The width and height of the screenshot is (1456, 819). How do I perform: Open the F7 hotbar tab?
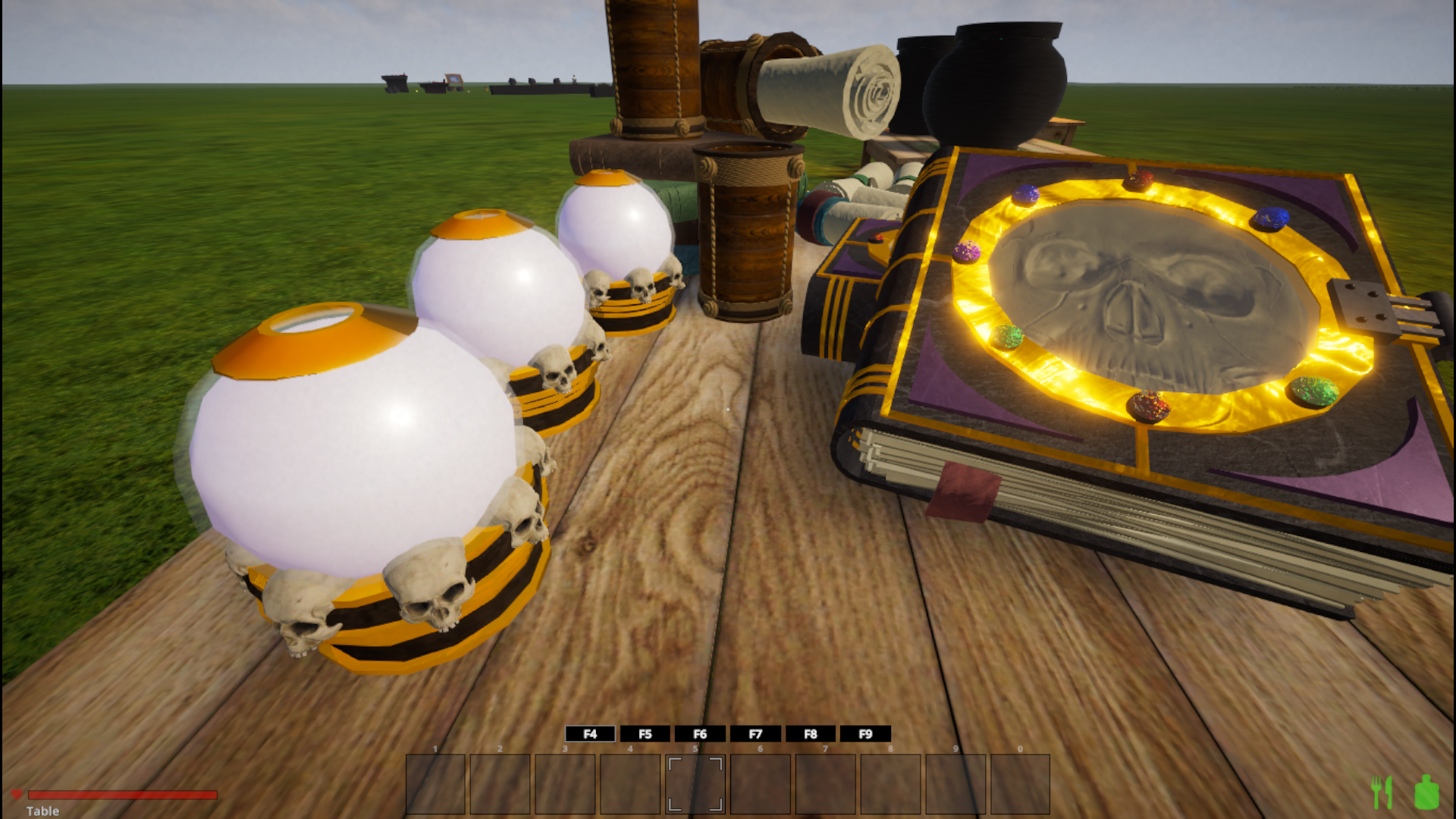[x=755, y=734]
